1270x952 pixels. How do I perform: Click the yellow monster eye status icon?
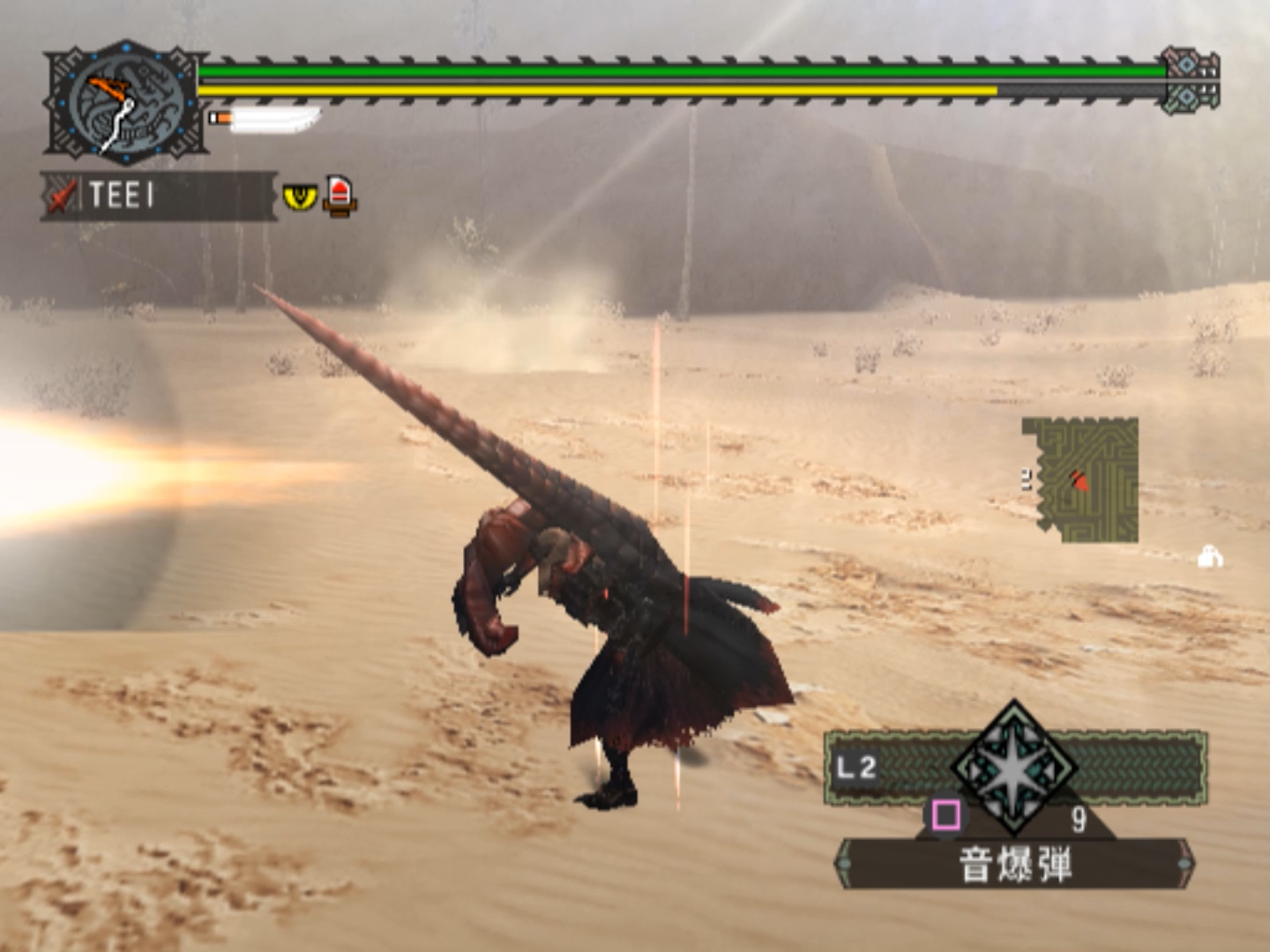point(300,196)
